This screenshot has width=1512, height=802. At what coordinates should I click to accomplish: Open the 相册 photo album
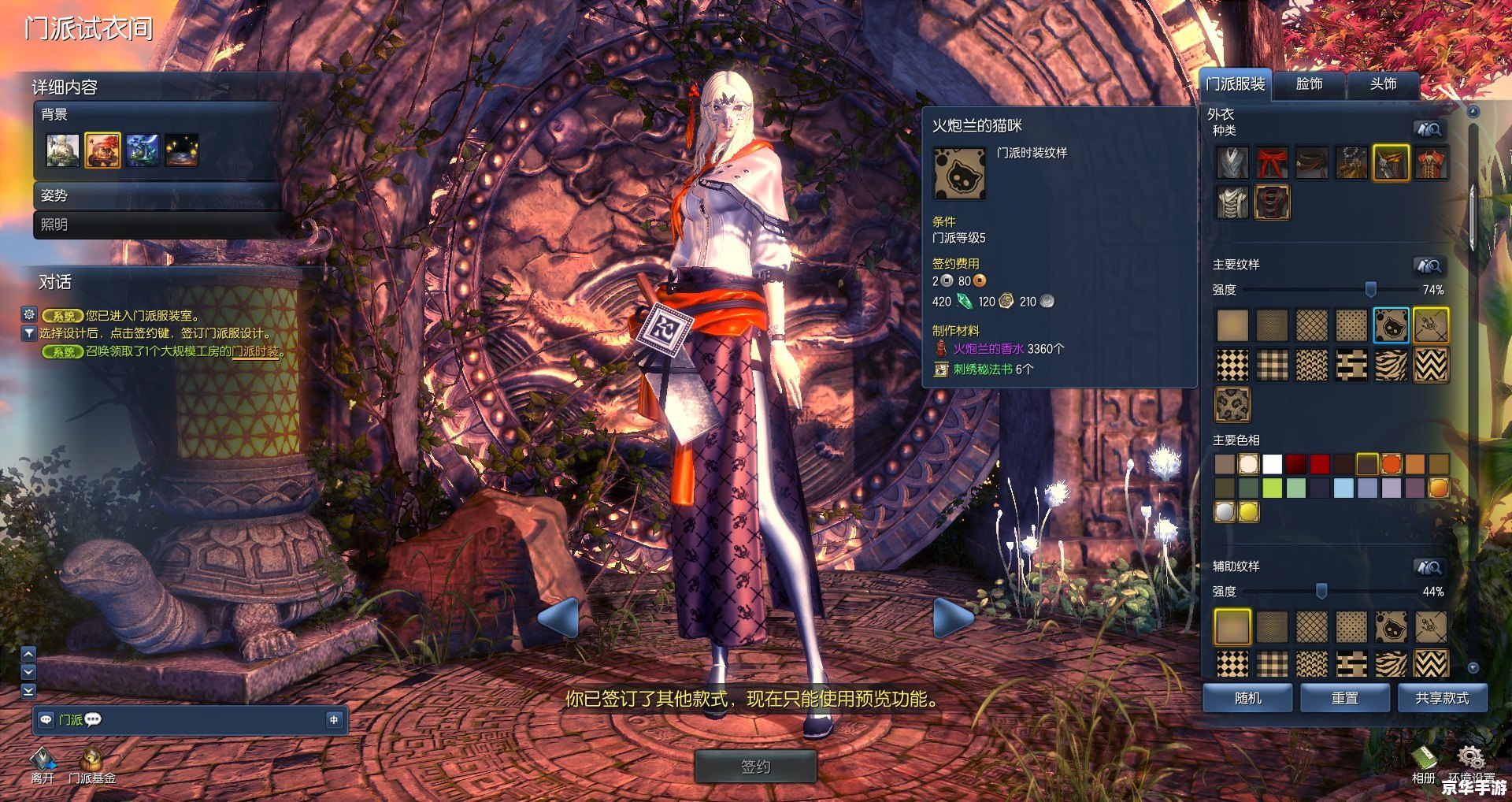click(x=1423, y=764)
